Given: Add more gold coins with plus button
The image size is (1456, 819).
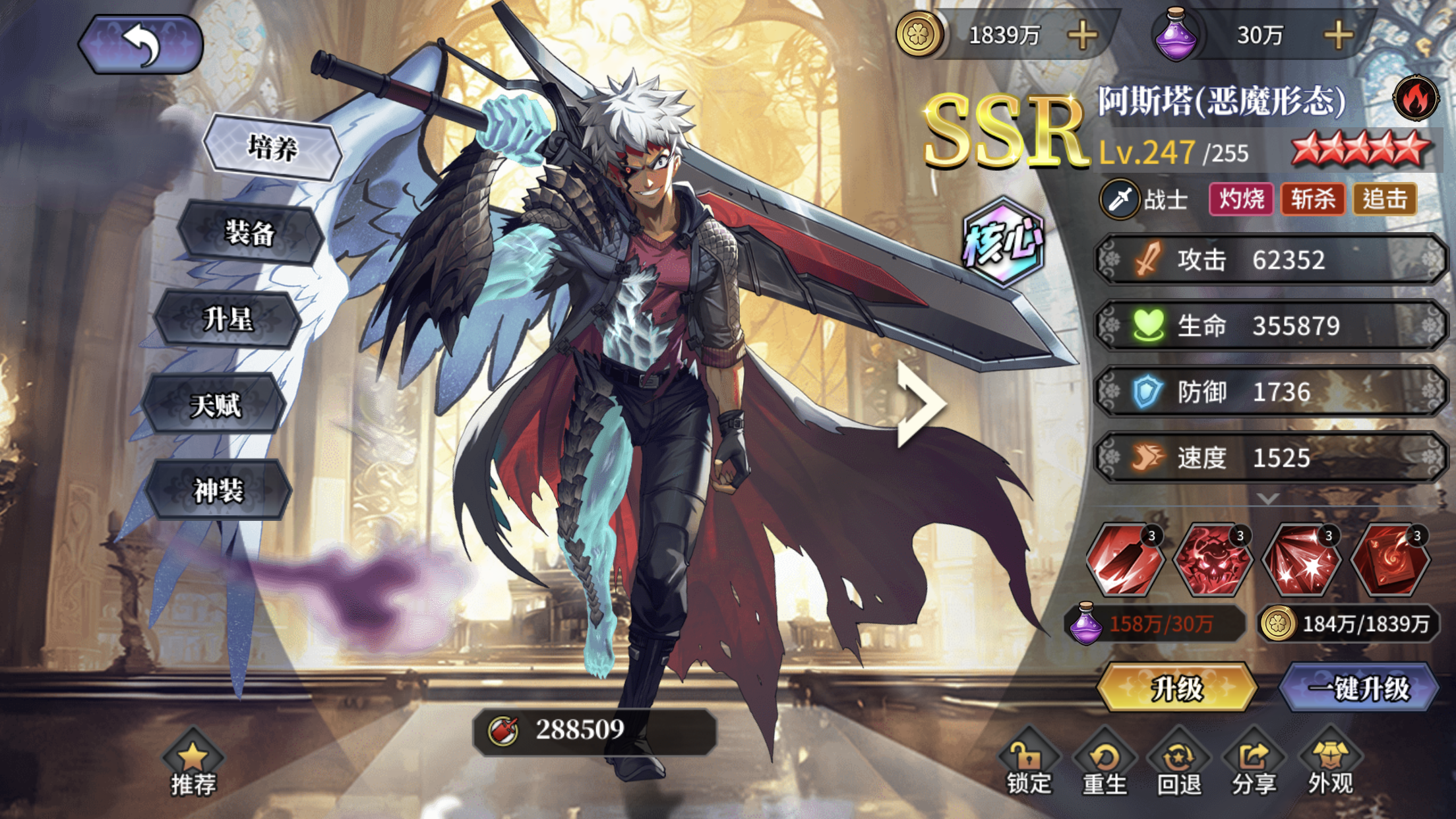Looking at the screenshot, I should (x=1082, y=35).
